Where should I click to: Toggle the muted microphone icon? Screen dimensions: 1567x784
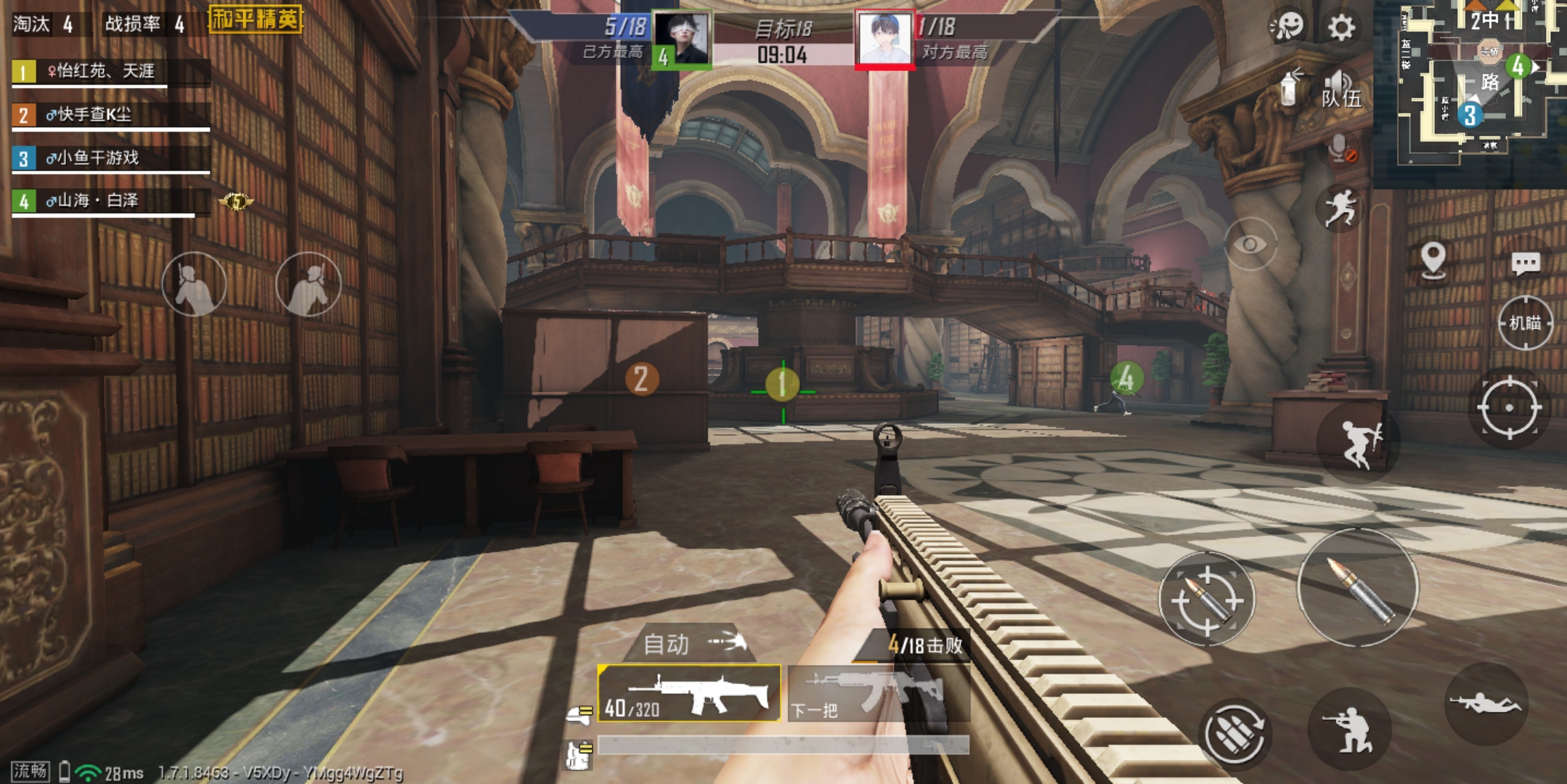click(1340, 149)
